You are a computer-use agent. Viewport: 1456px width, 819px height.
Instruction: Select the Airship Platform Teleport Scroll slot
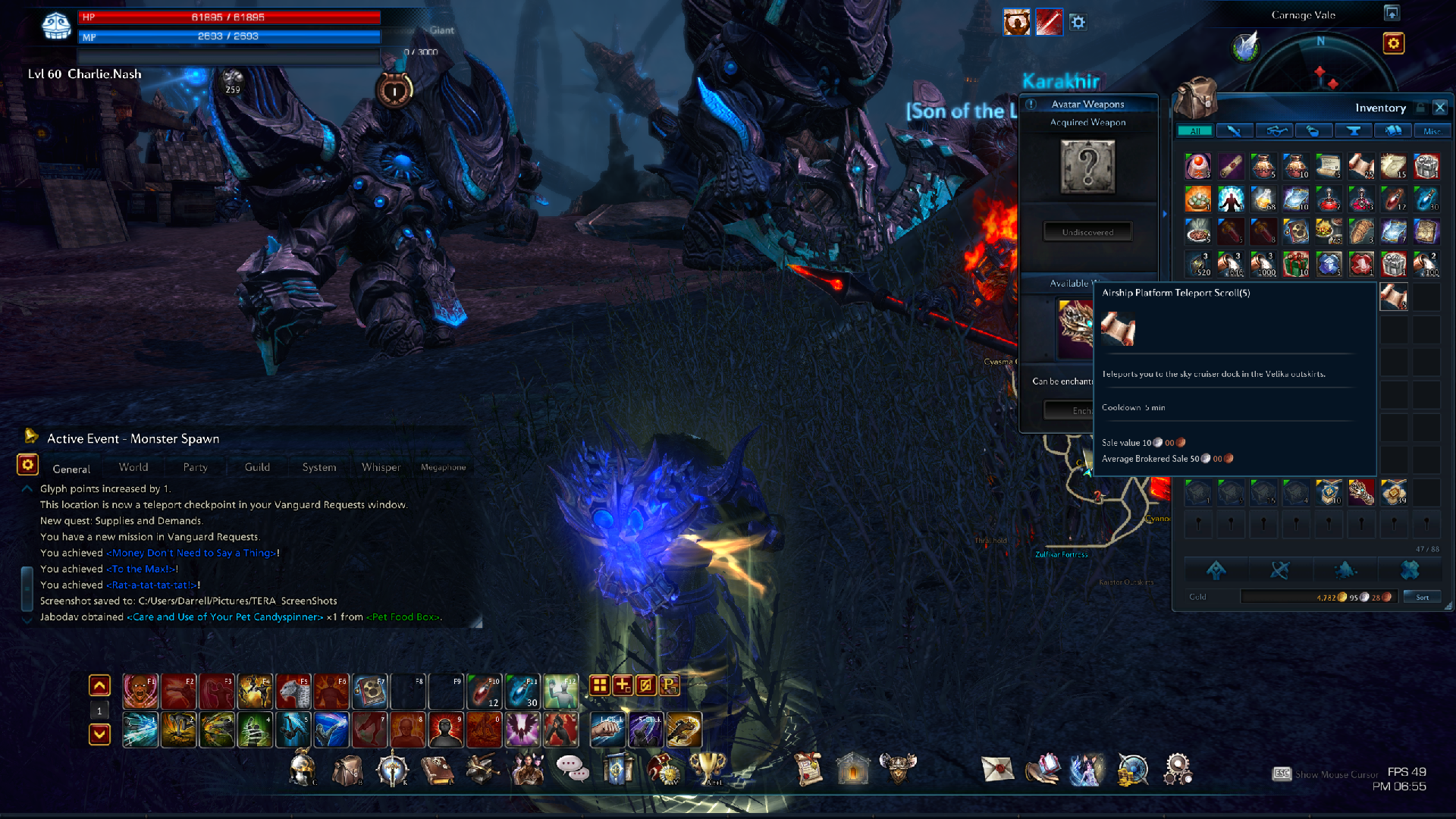tap(1393, 297)
